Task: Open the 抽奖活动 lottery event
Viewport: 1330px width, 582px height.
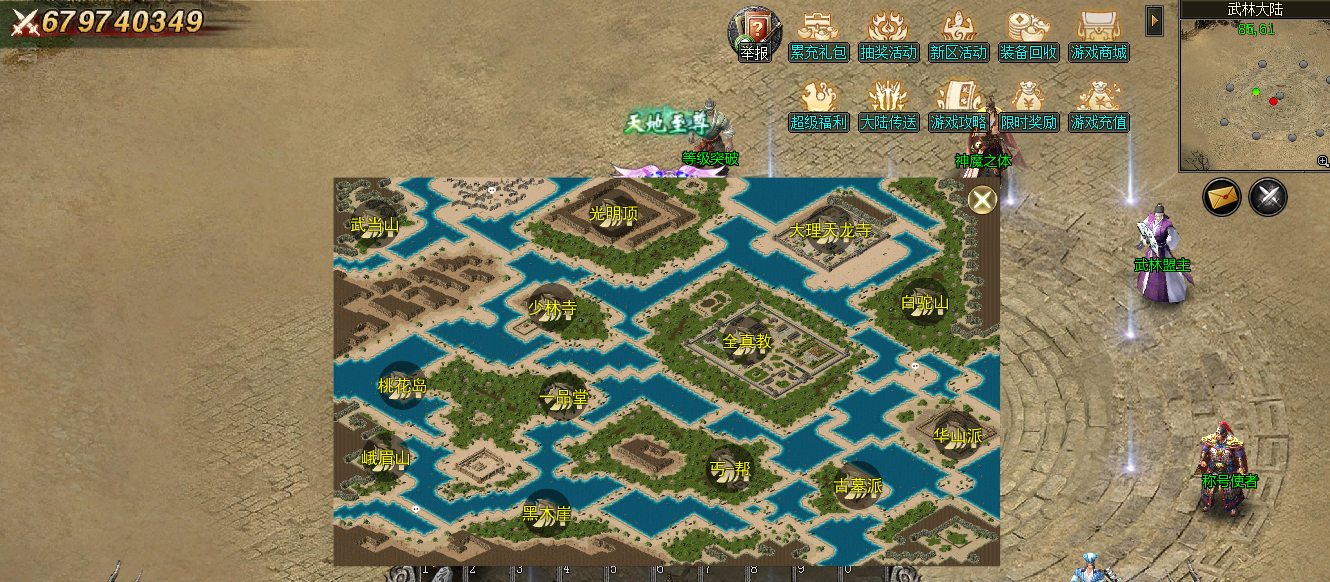Action: coord(889,36)
